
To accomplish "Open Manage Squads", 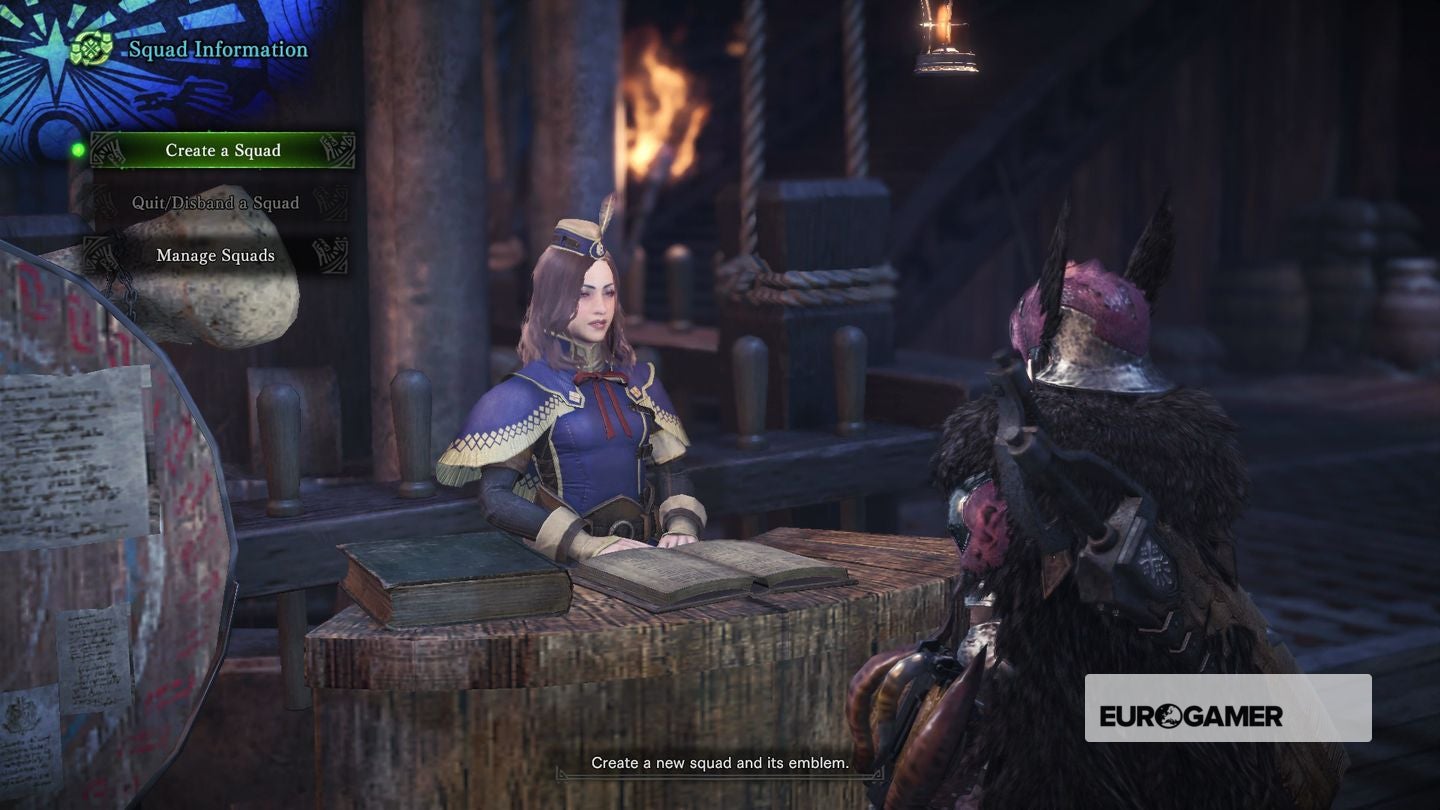I will (x=216, y=255).
